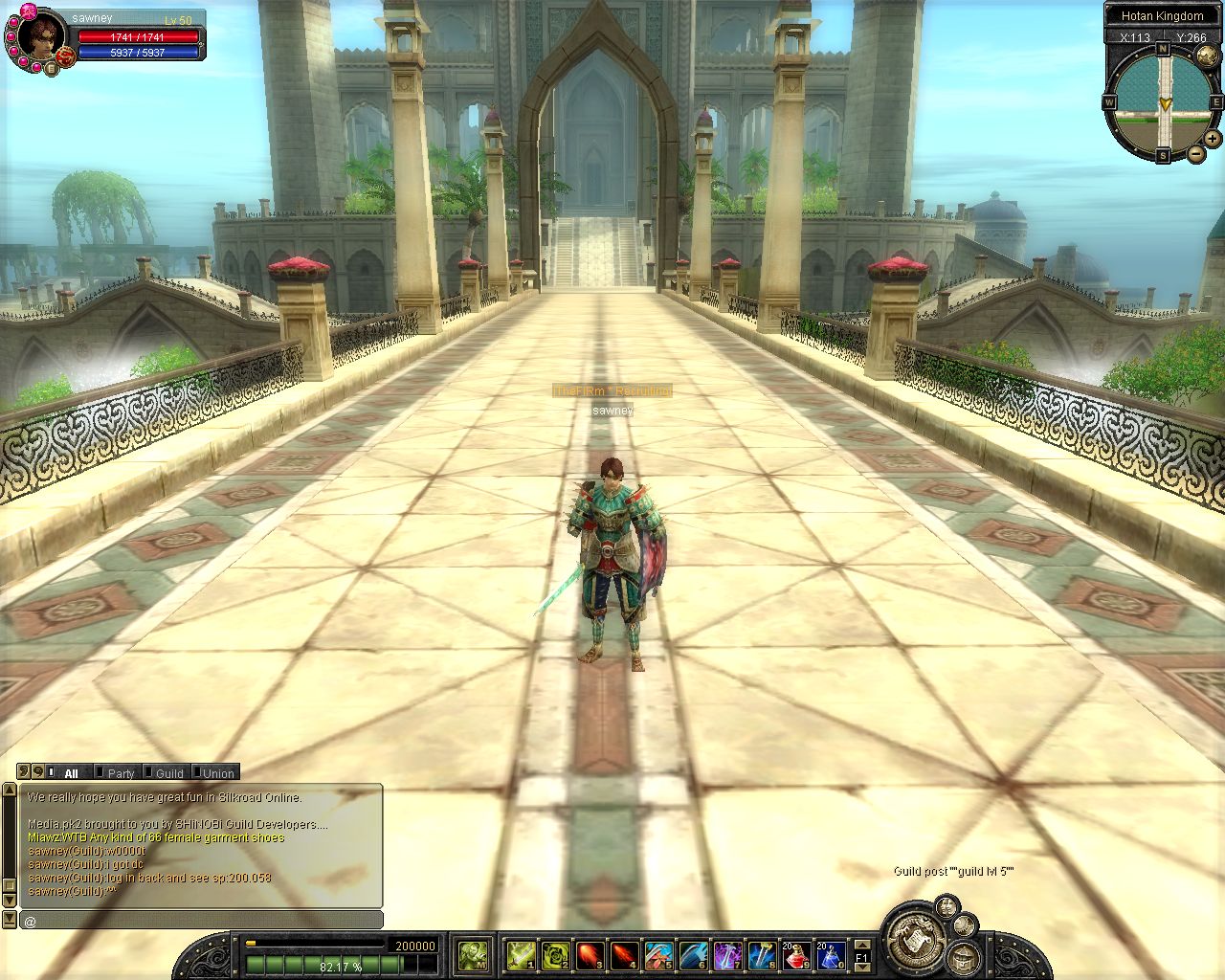Click the chat message input field
This screenshot has width=1225, height=980.
(x=201, y=921)
